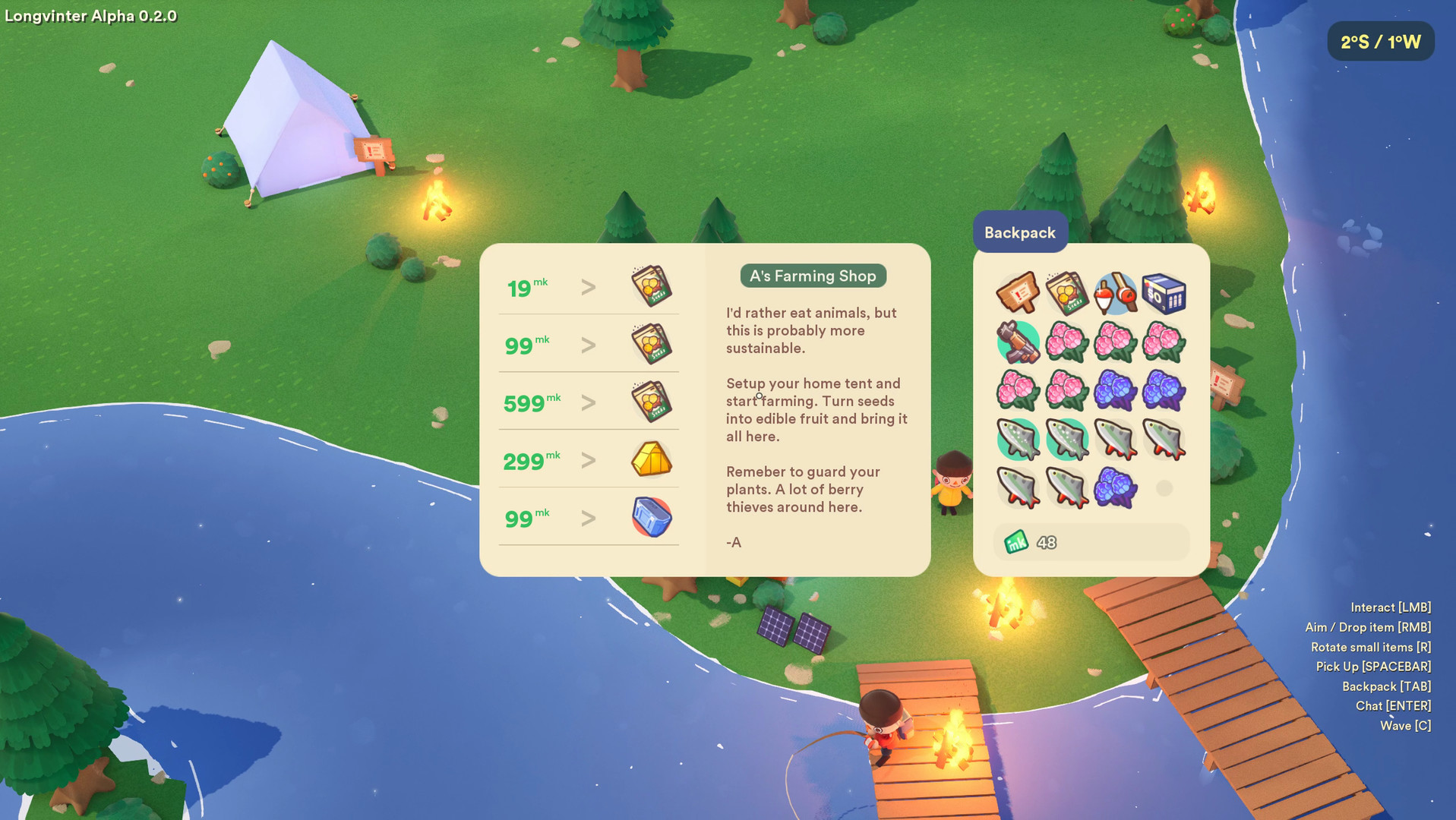Purchase the 599 mk seed packet
The image size is (1456, 820).
point(651,402)
